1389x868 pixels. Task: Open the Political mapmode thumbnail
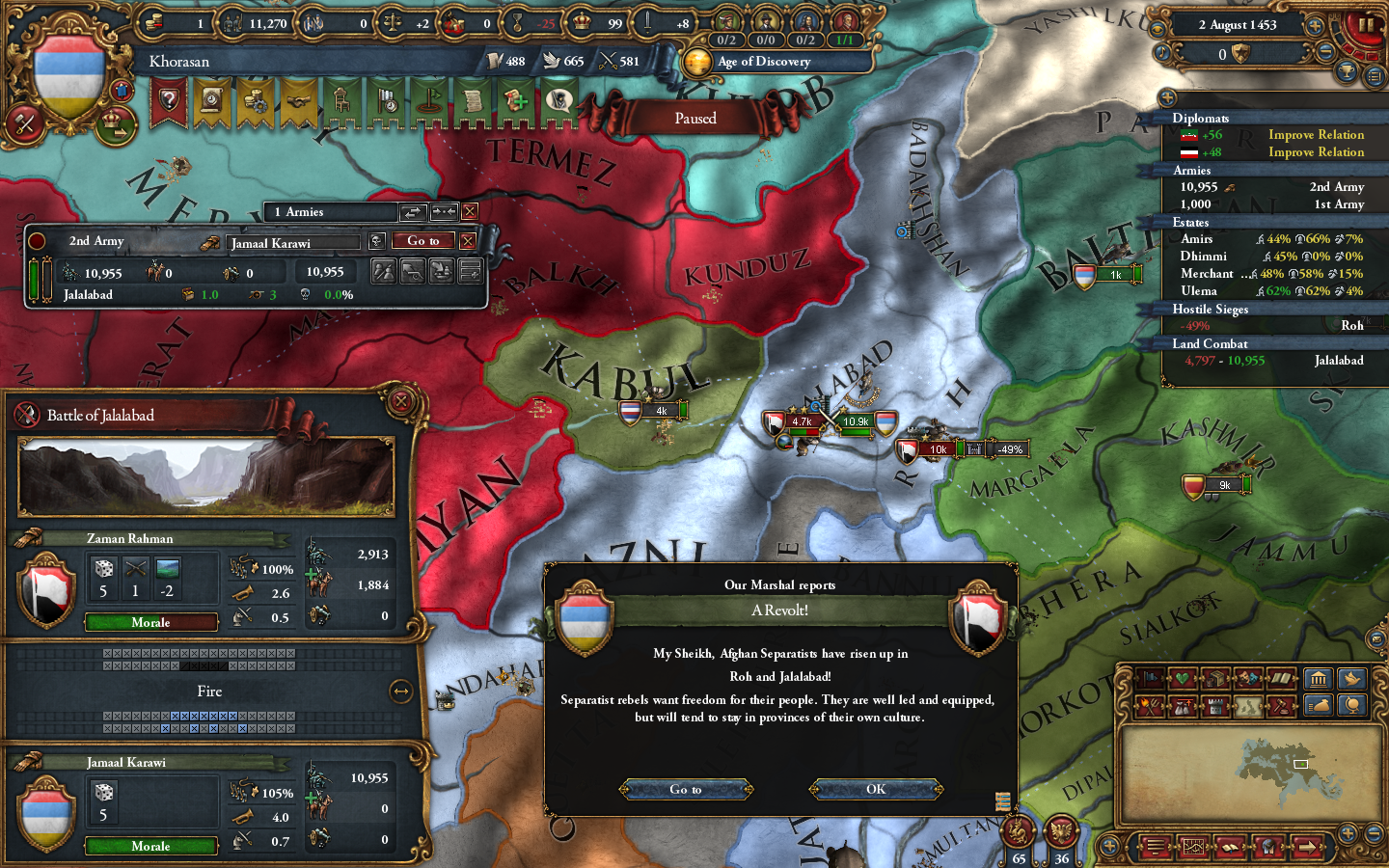pyautogui.click(x=1246, y=705)
